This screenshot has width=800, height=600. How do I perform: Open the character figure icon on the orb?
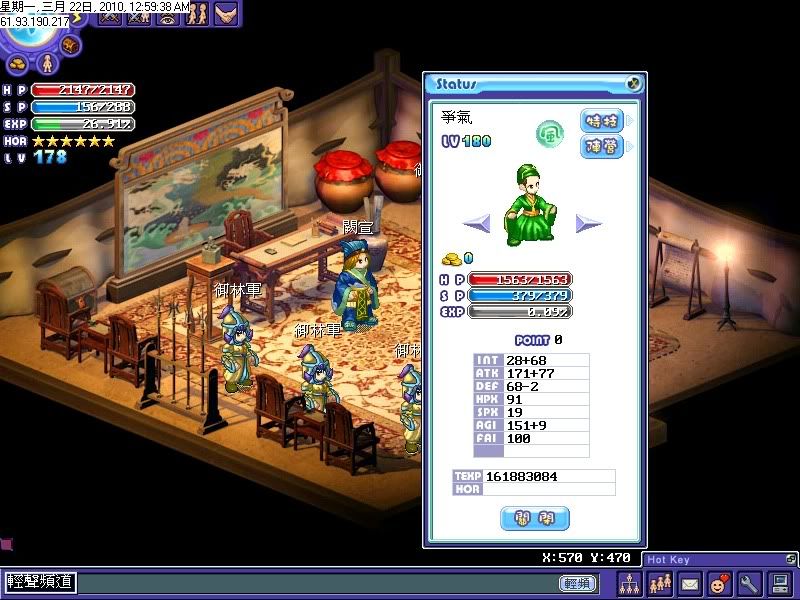(46, 63)
